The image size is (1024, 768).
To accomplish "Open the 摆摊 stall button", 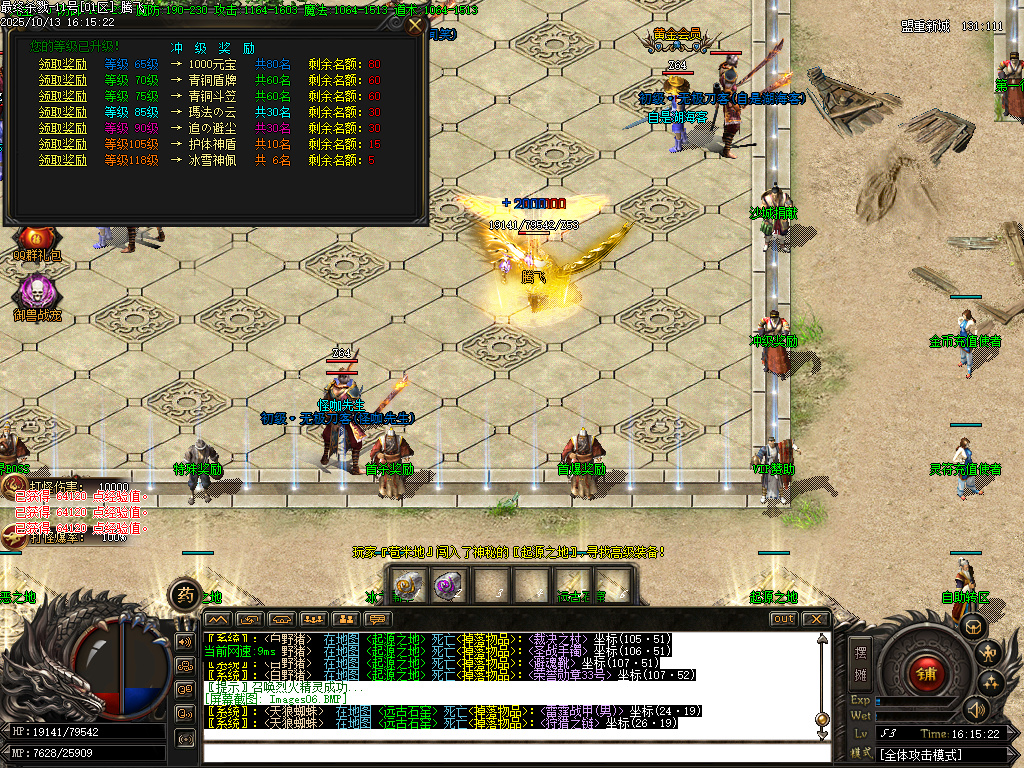I will pyautogui.click(x=860, y=662).
